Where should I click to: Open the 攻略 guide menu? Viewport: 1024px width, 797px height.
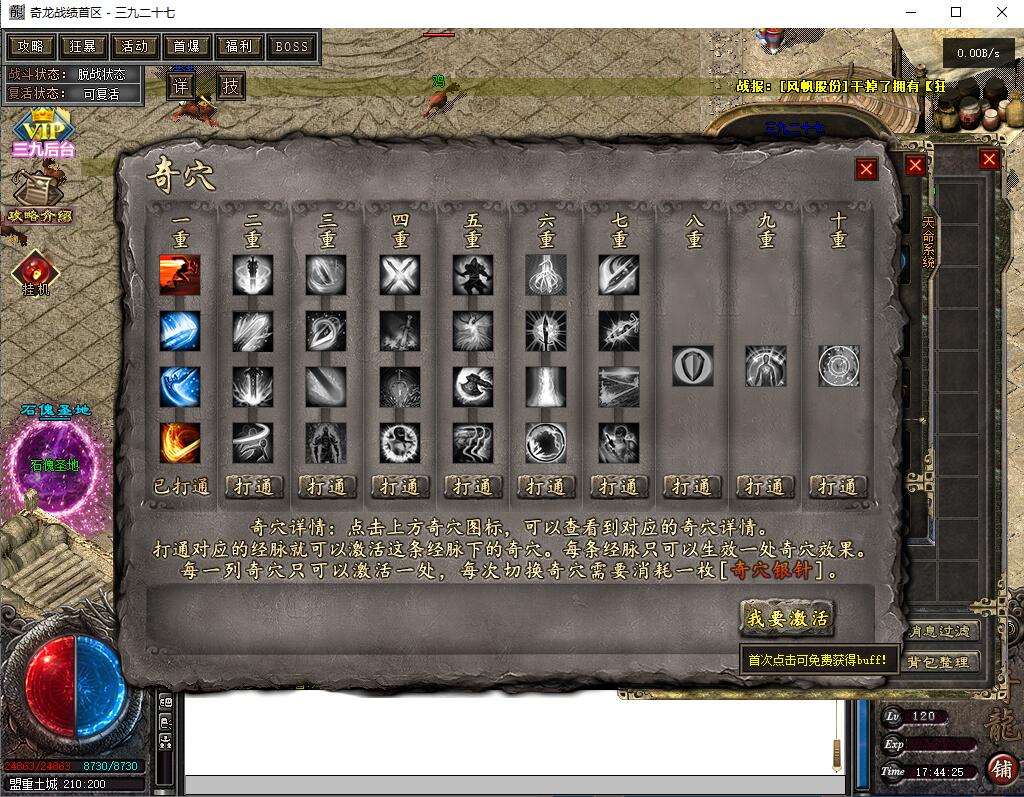[x=30, y=46]
